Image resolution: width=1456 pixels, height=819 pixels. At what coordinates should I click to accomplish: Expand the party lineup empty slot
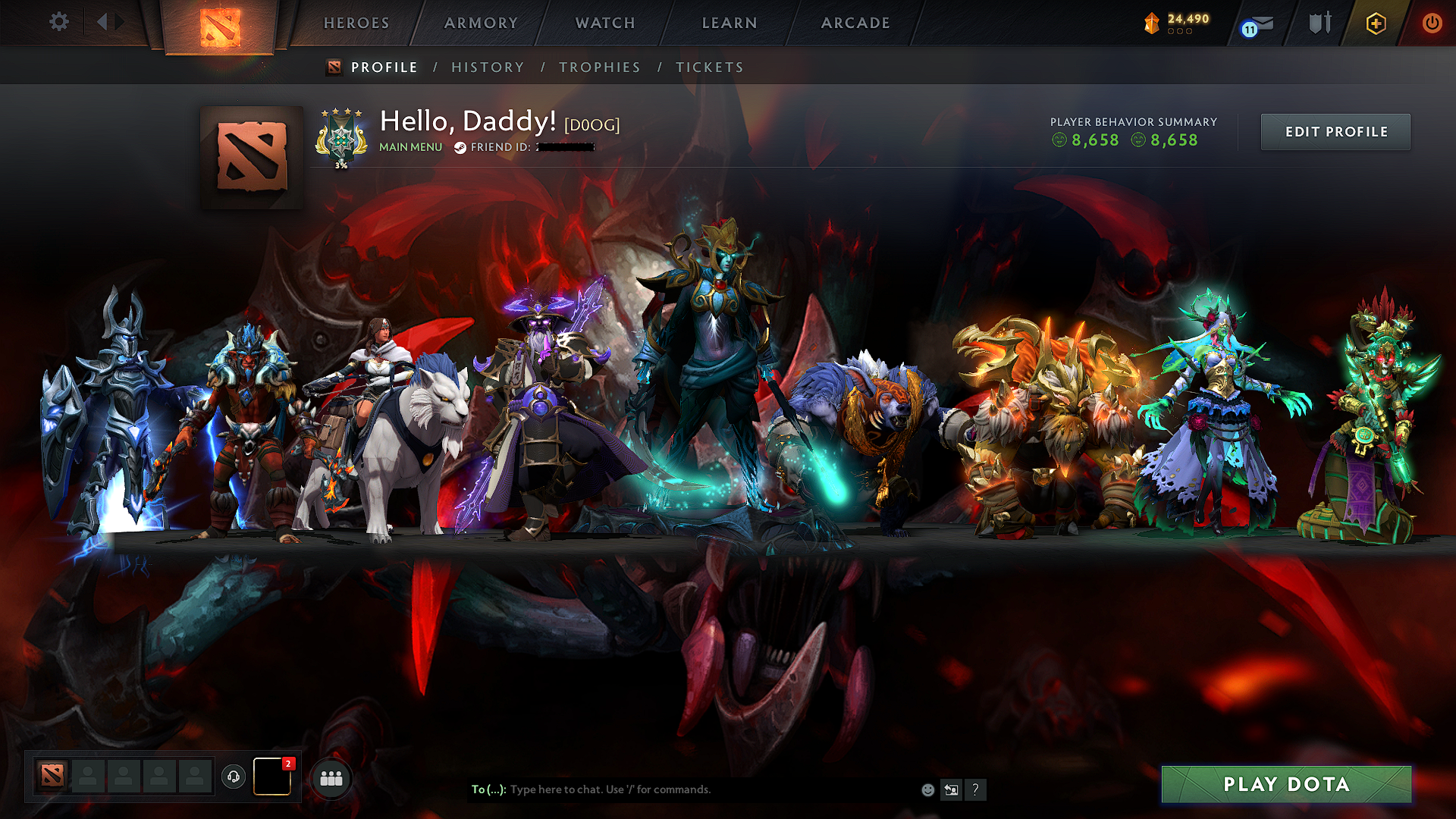(89, 777)
